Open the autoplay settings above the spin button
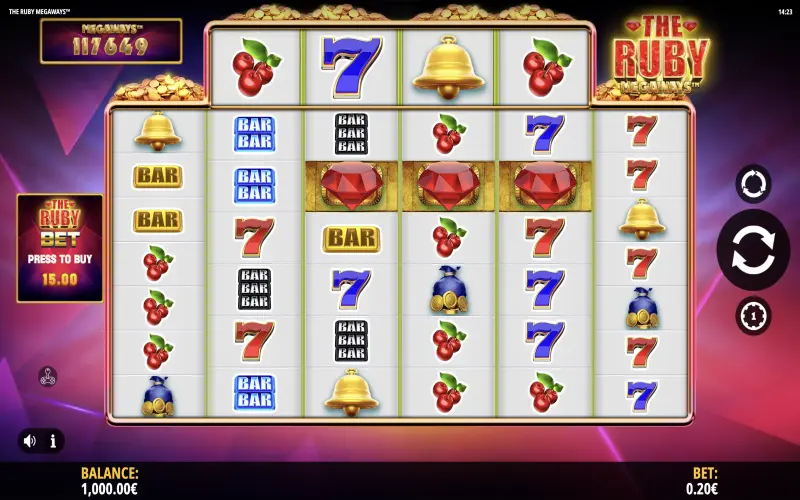This screenshot has height=500, width=800. pos(752,184)
